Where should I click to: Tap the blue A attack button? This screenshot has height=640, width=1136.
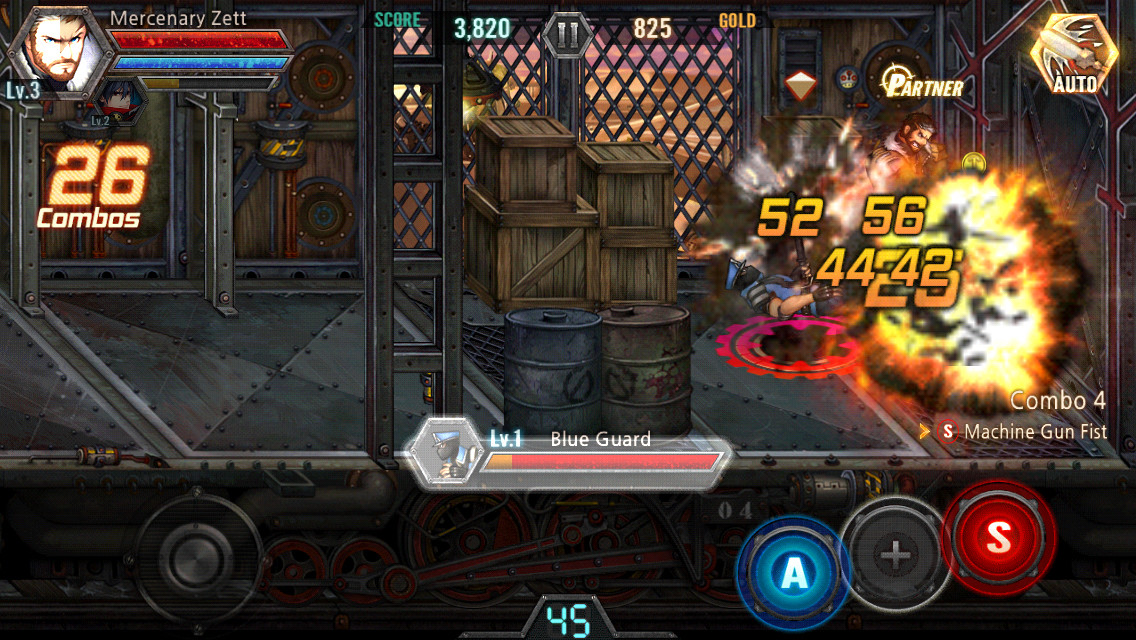(793, 571)
